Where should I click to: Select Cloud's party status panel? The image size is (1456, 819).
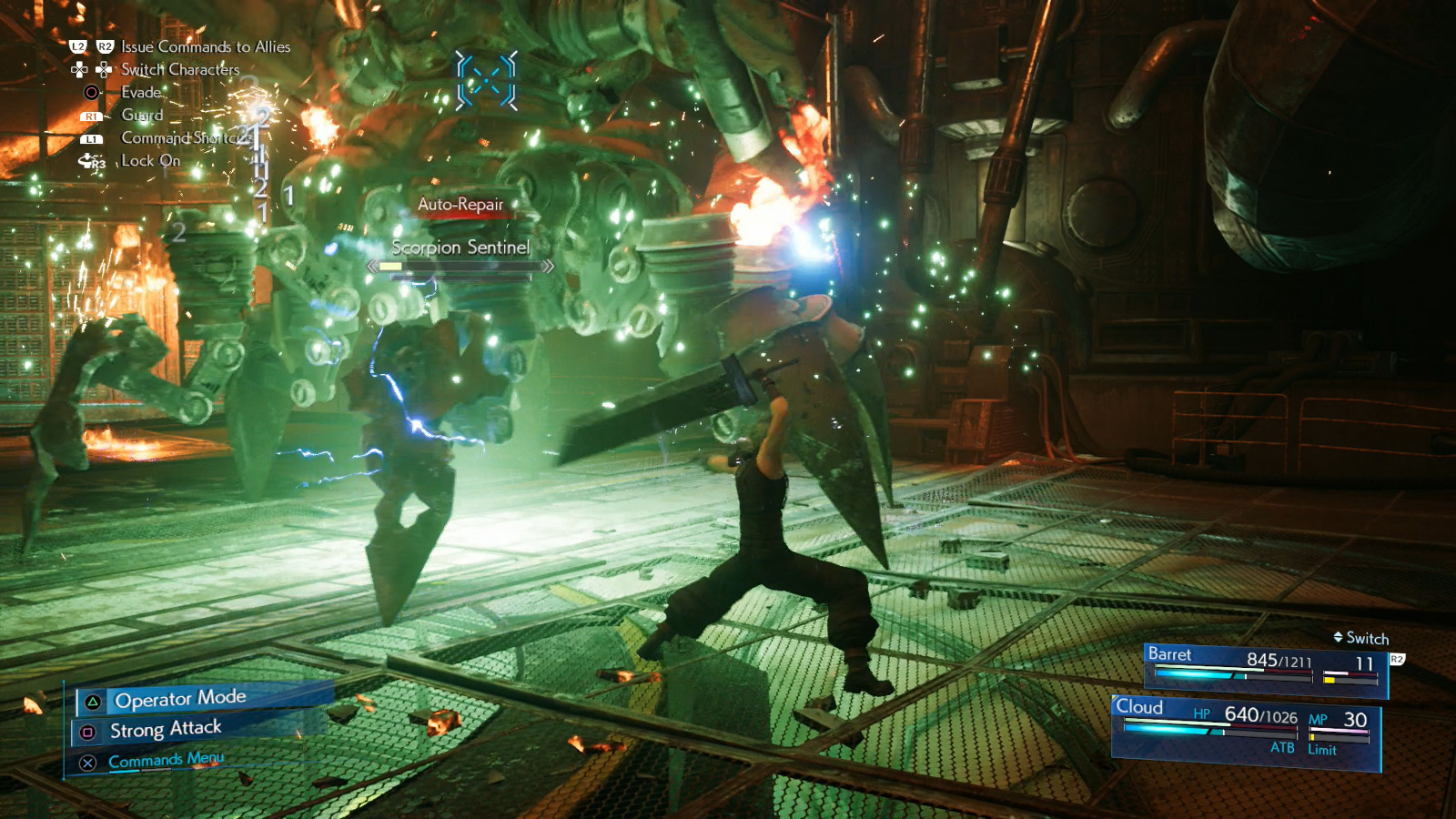click(1247, 728)
